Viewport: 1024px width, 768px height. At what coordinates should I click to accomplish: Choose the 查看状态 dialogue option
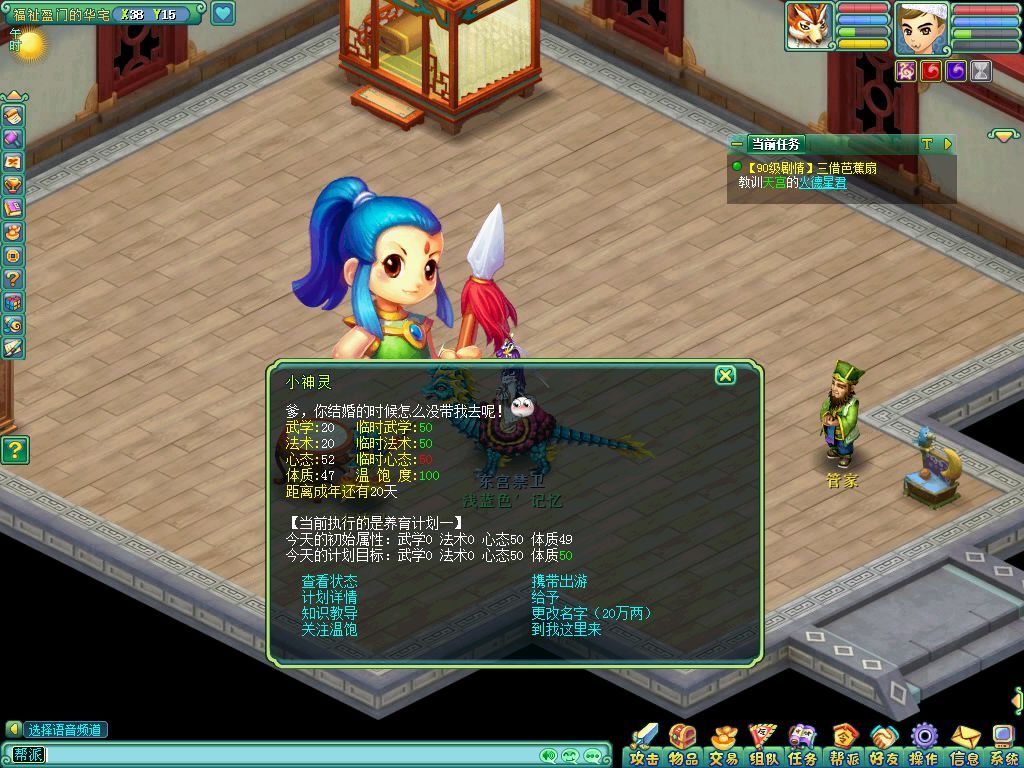329,581
